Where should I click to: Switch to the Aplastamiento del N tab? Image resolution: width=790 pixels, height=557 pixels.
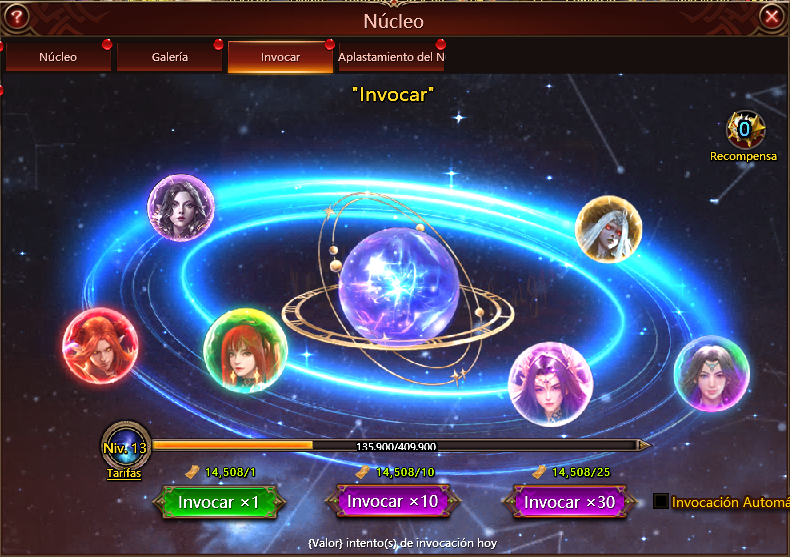pos(391,57)
